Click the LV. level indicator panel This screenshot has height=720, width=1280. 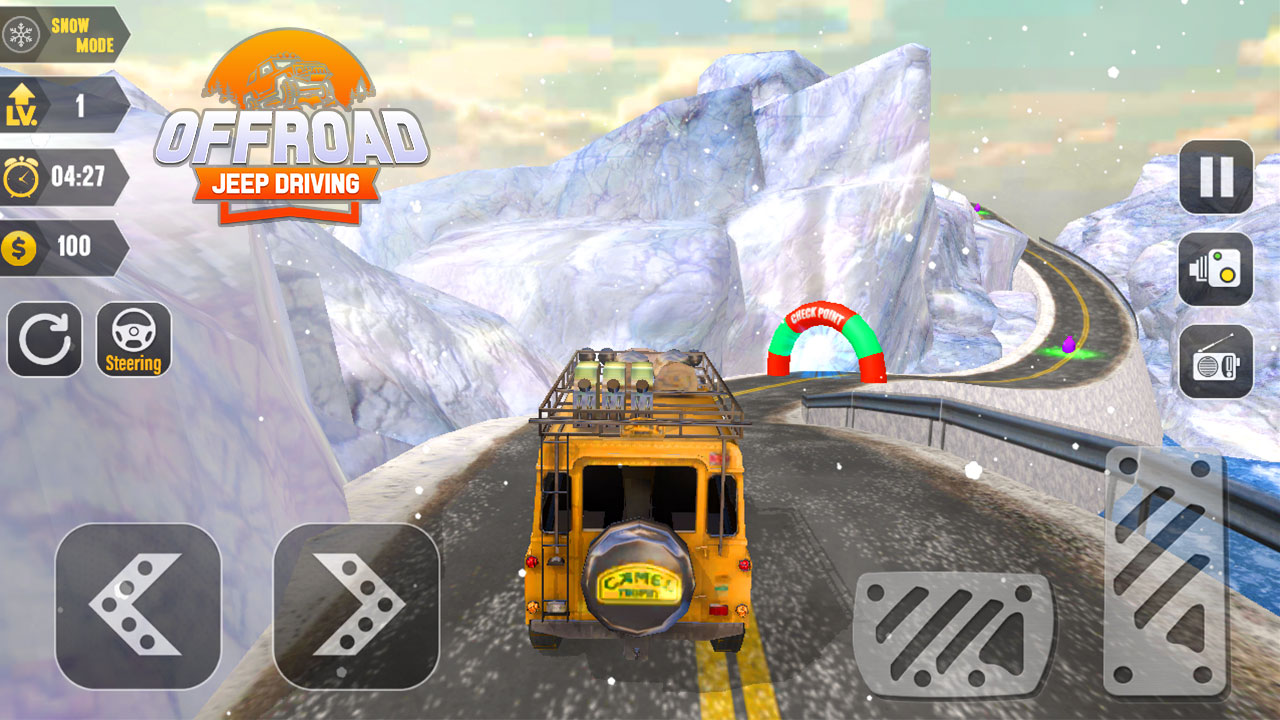click(x=60, y=107)
